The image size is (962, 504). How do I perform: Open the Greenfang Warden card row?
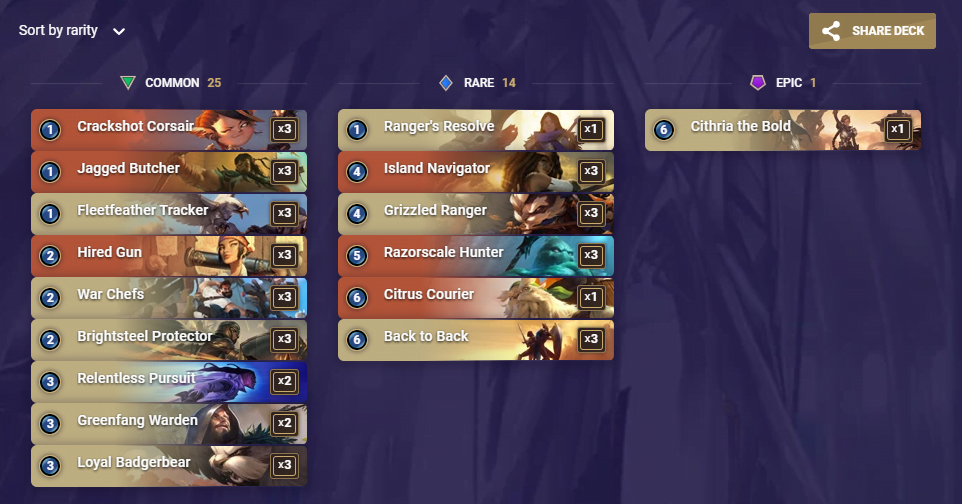click(x=169, y=423)
